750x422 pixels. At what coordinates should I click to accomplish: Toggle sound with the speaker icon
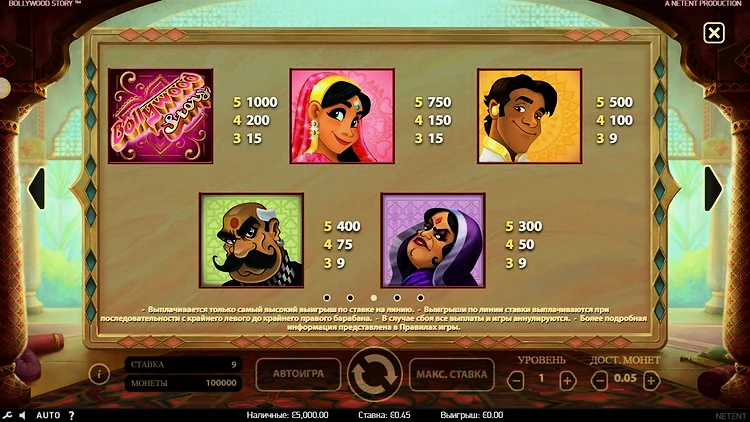(24, 414)
